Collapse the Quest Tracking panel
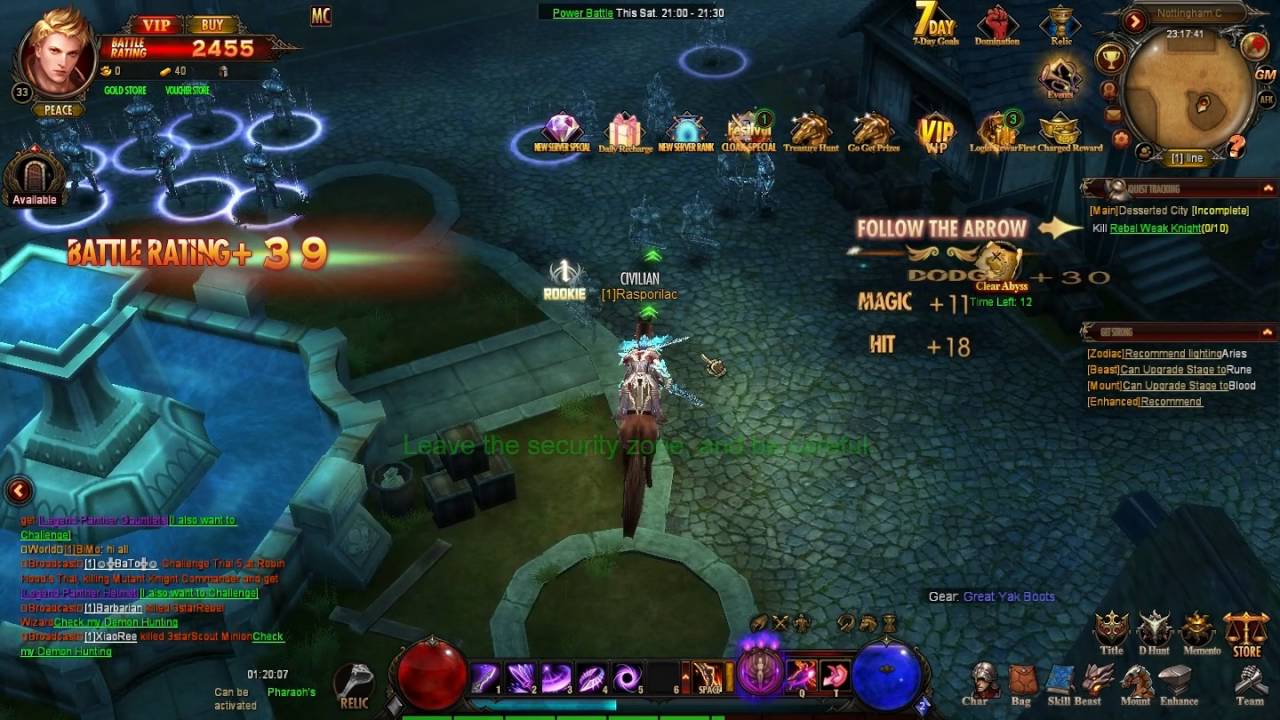This screenshot has width=1280, height=720. click(x=1268, y=188)
